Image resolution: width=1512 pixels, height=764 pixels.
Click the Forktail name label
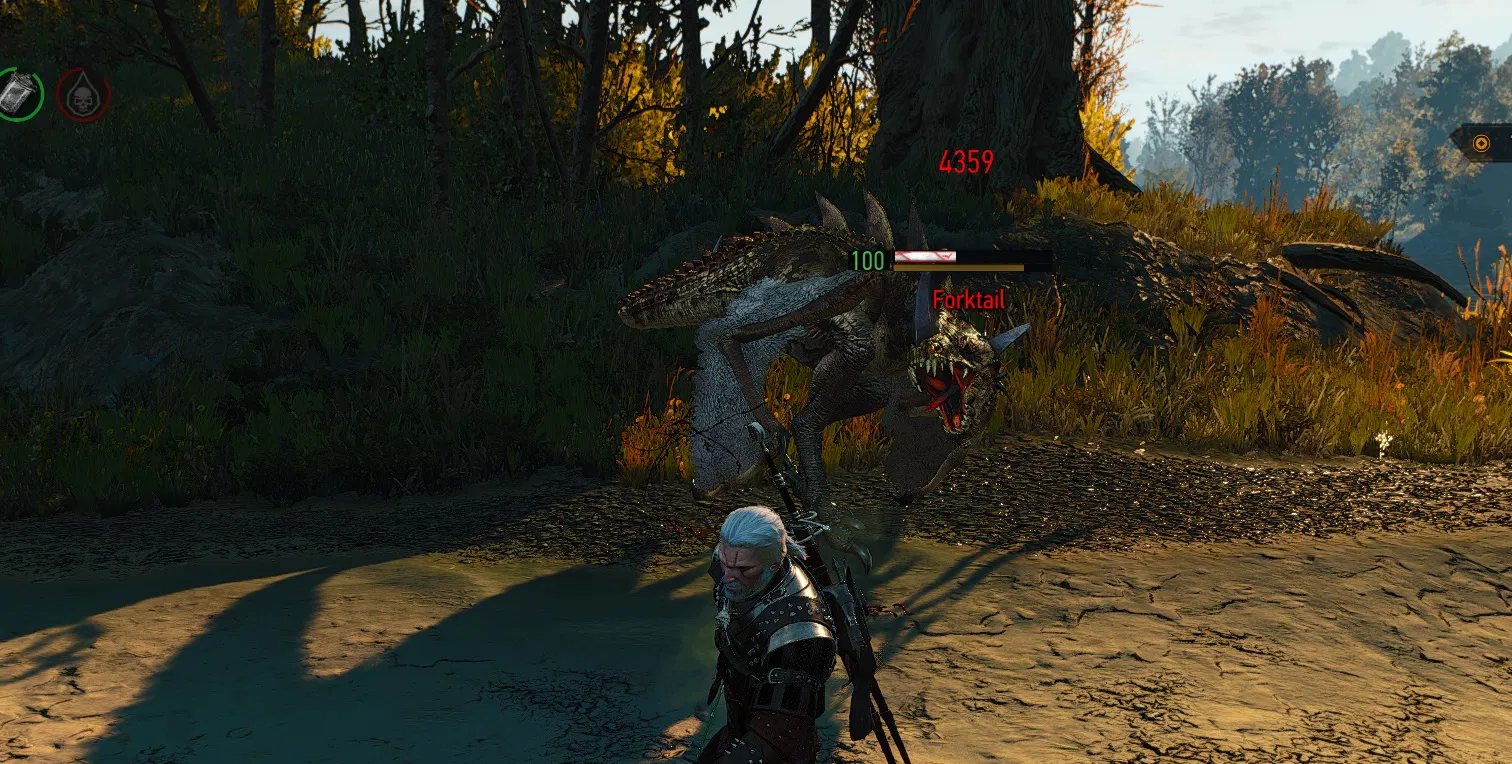point(968,299)
